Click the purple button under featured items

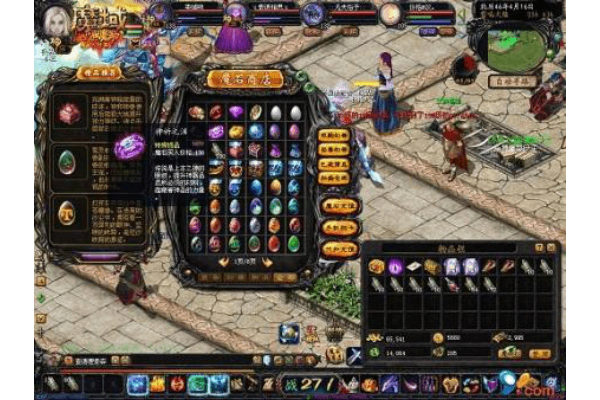tap(99, 257)
